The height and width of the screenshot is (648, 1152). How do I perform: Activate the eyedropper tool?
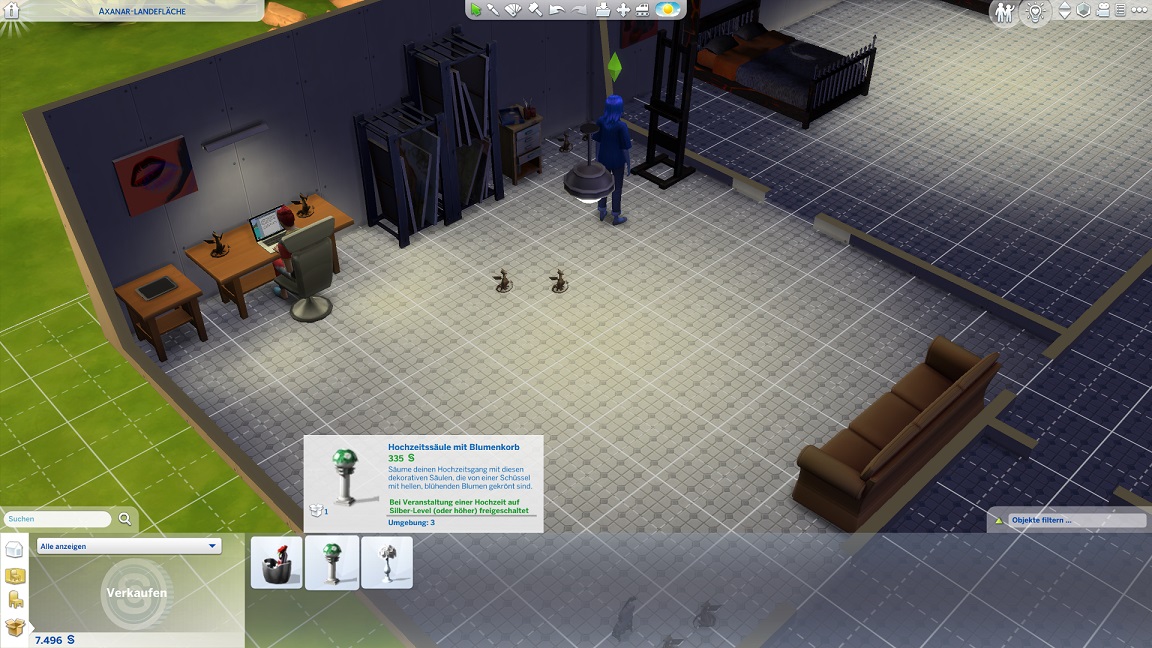[x=494, y=10]
